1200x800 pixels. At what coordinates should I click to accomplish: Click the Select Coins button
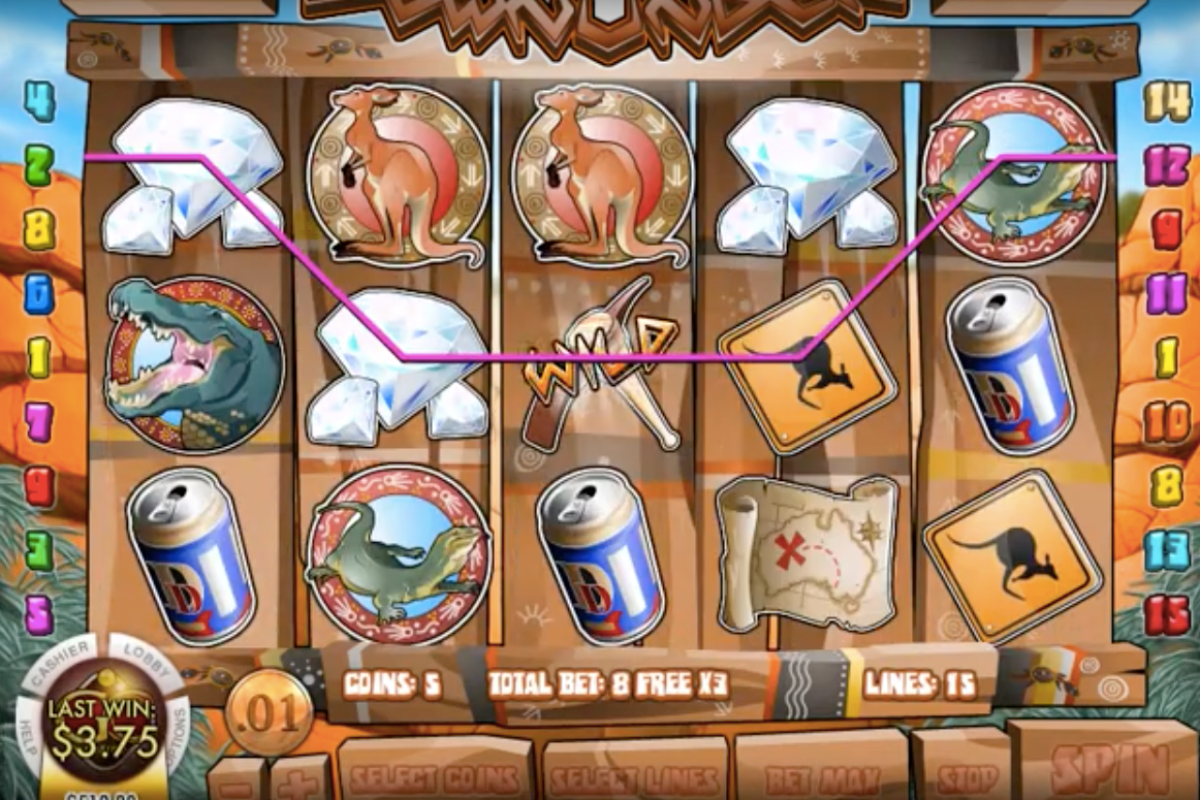point(436,777)
